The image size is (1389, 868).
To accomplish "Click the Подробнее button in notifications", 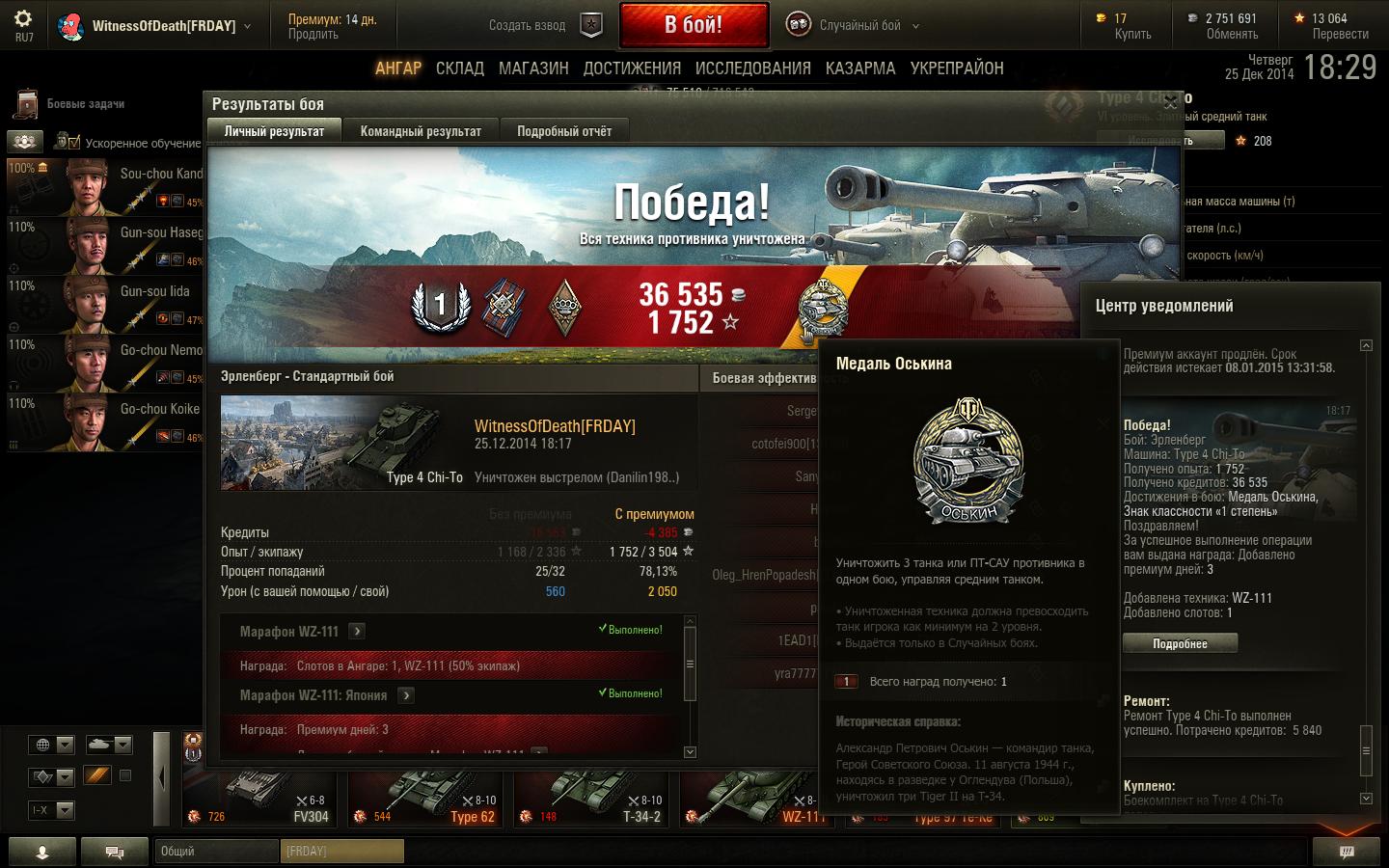I will [x=1180, y=643].
